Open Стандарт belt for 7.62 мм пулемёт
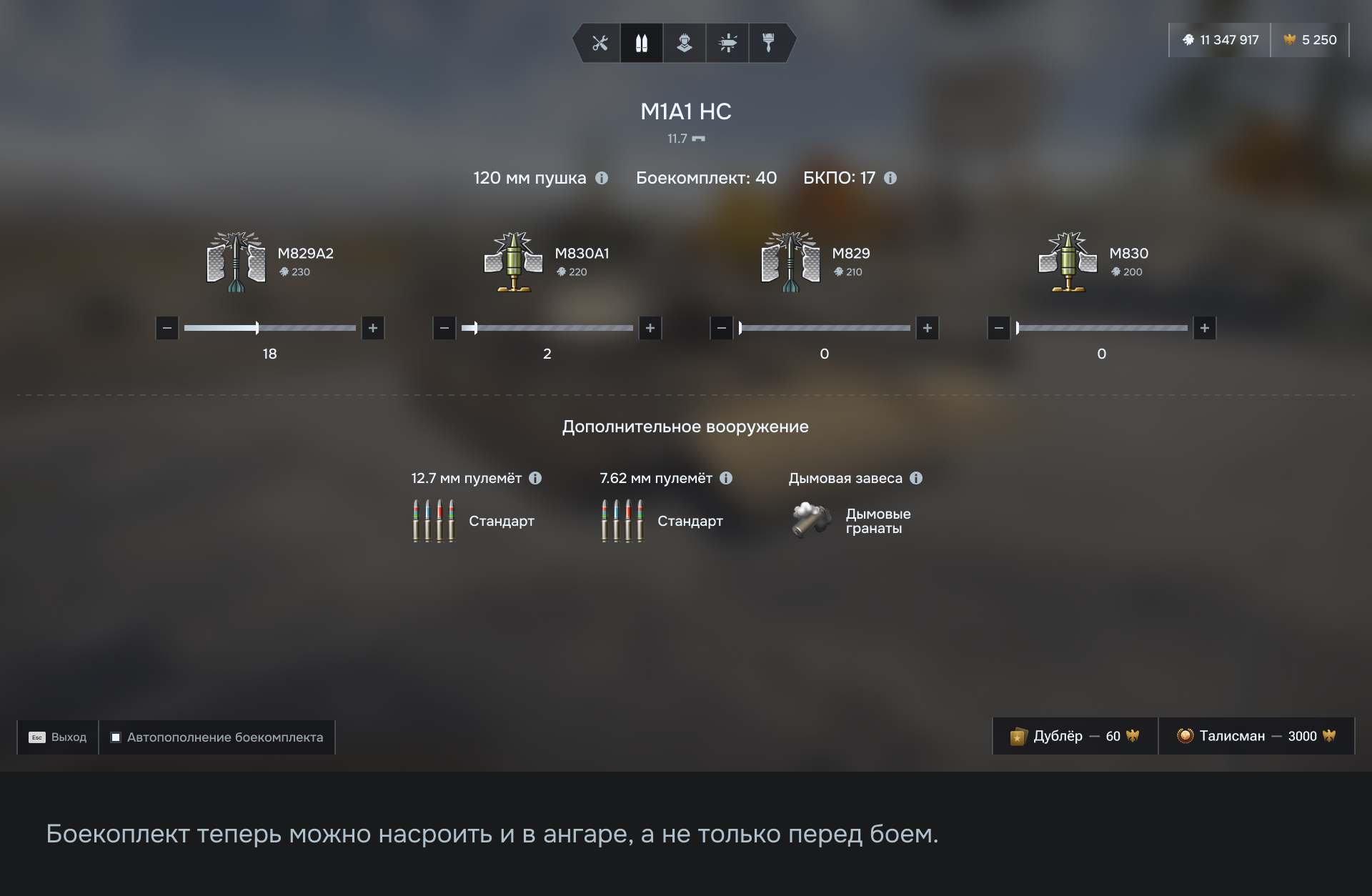Screen dimensions: 1372x896 coord(622,520)
